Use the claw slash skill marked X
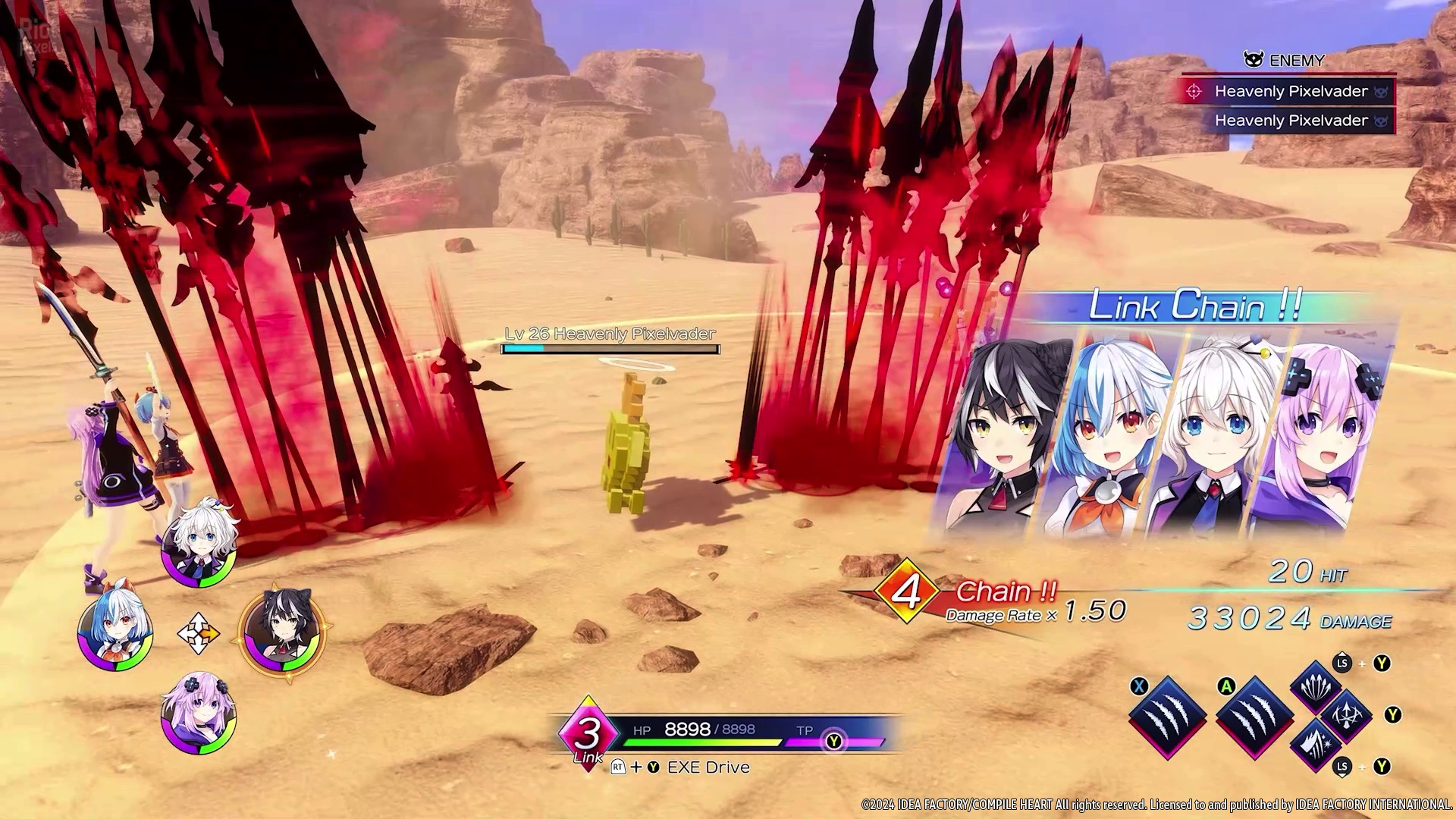This screenshot has height=819, width=1456. tap(1167, 717)
